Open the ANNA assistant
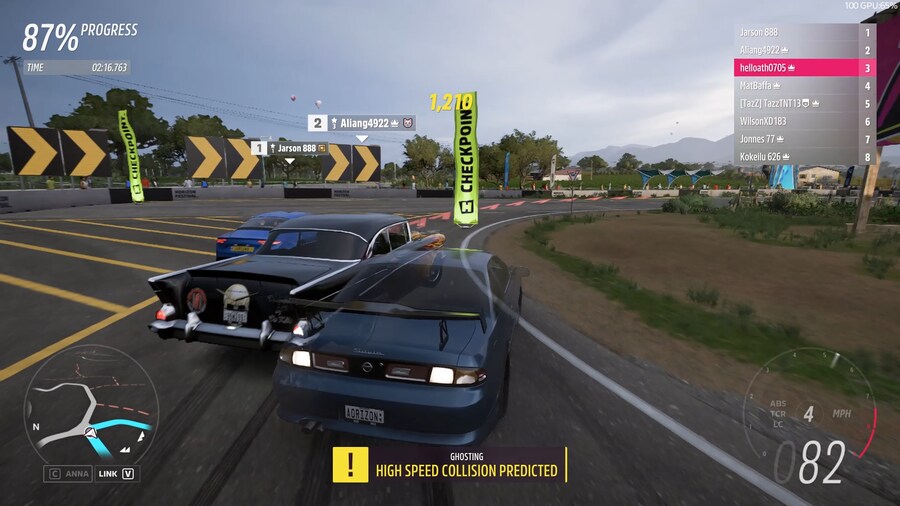The width and height of the screenshot is (900, 506). point(66,474)
